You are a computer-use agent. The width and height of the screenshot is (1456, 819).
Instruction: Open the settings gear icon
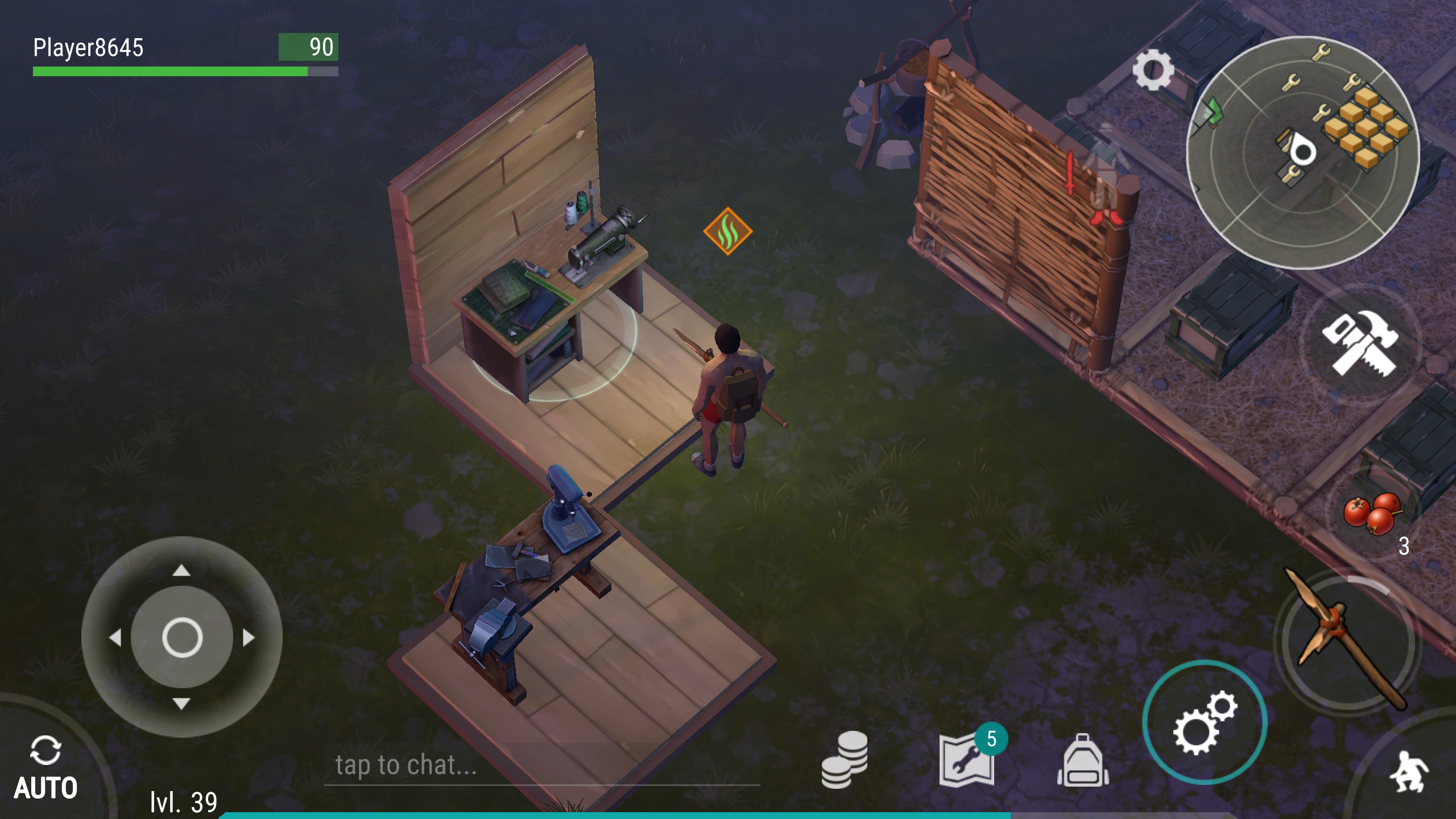(x=1153, y=70)
